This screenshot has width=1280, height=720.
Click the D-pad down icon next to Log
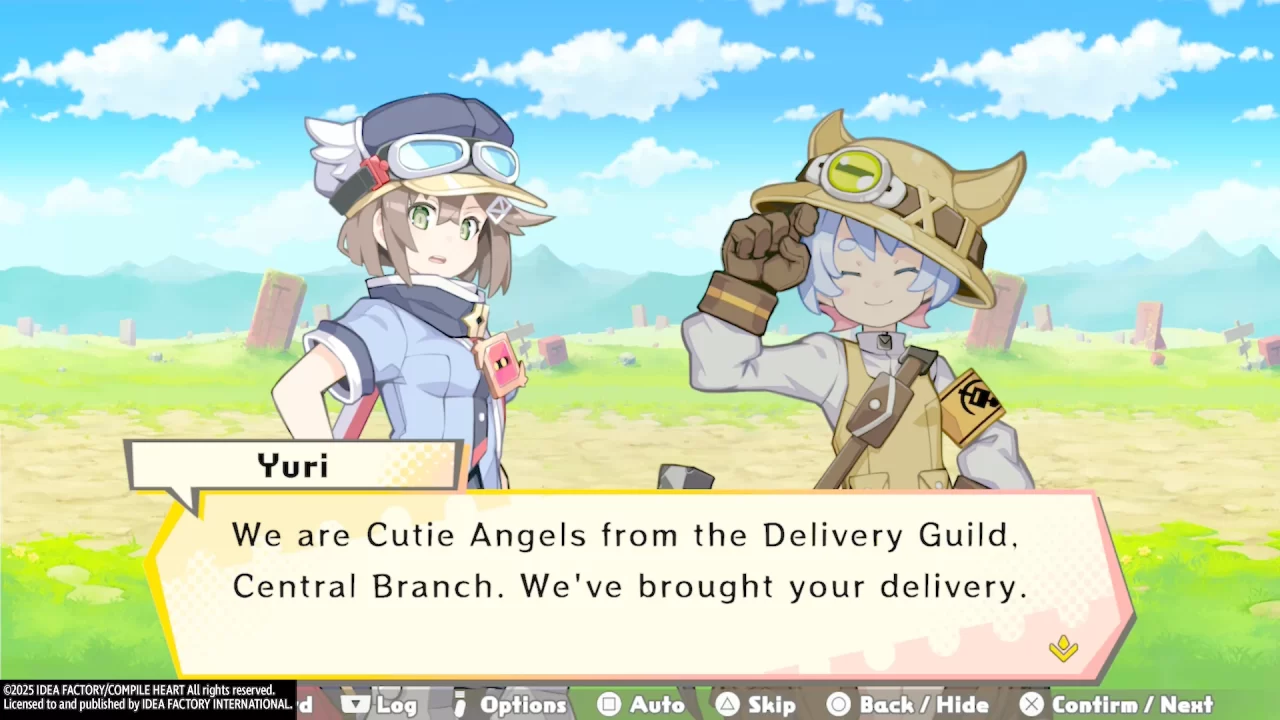(356, 704)
